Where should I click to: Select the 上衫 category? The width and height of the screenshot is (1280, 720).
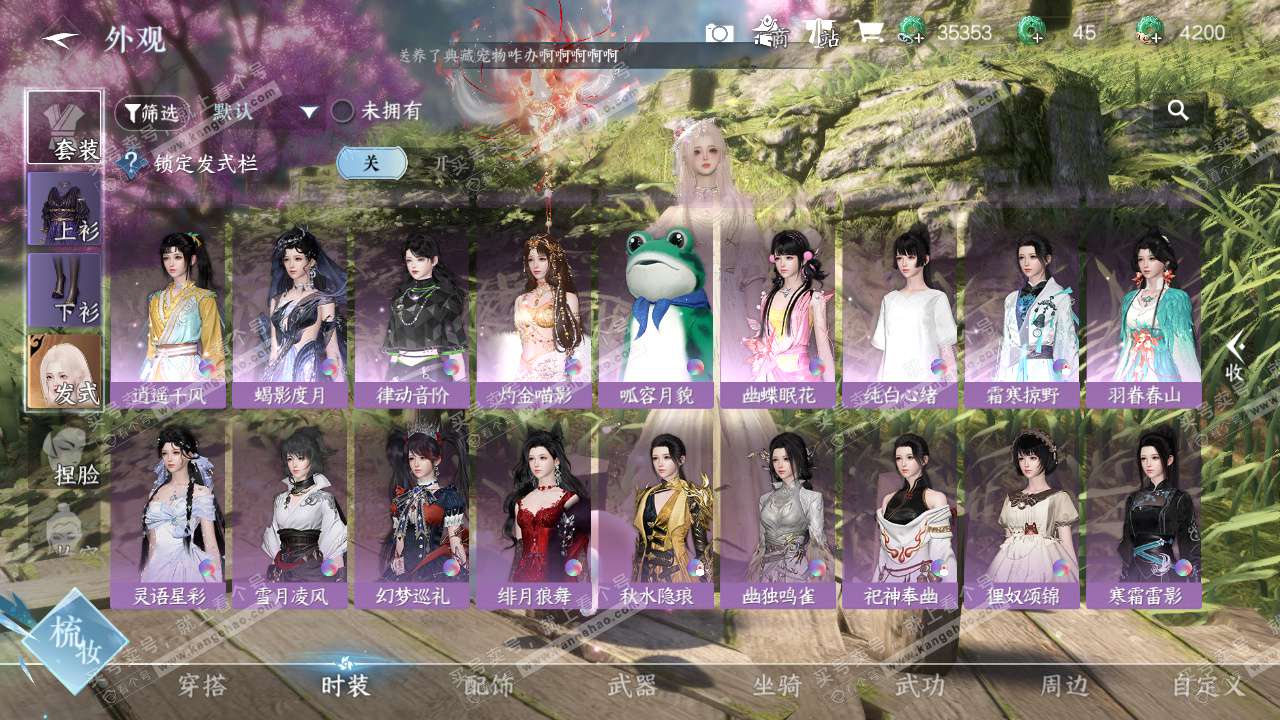coord(65,209)
